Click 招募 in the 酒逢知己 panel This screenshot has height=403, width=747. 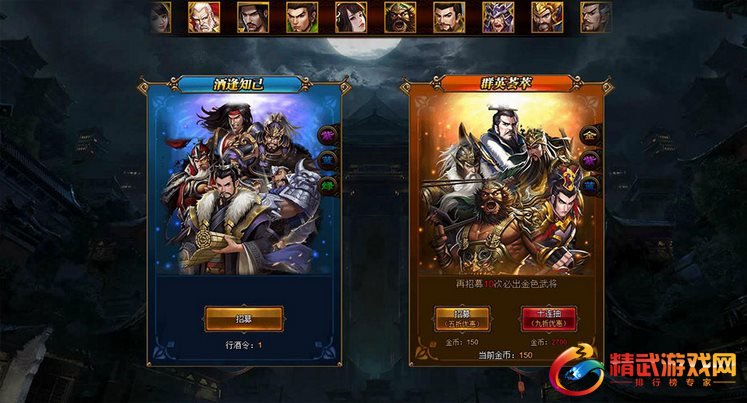(x=244, y=318)
